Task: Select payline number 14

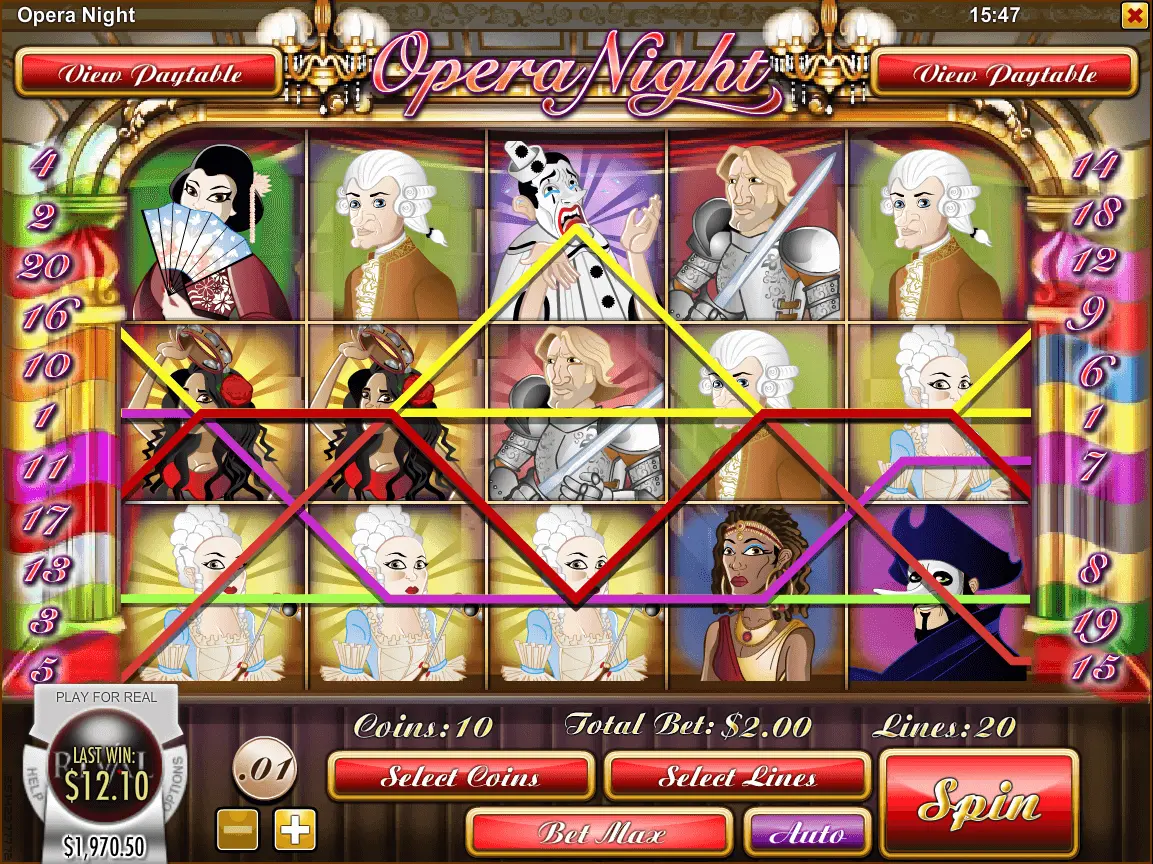Action: tap(1094, 165)
